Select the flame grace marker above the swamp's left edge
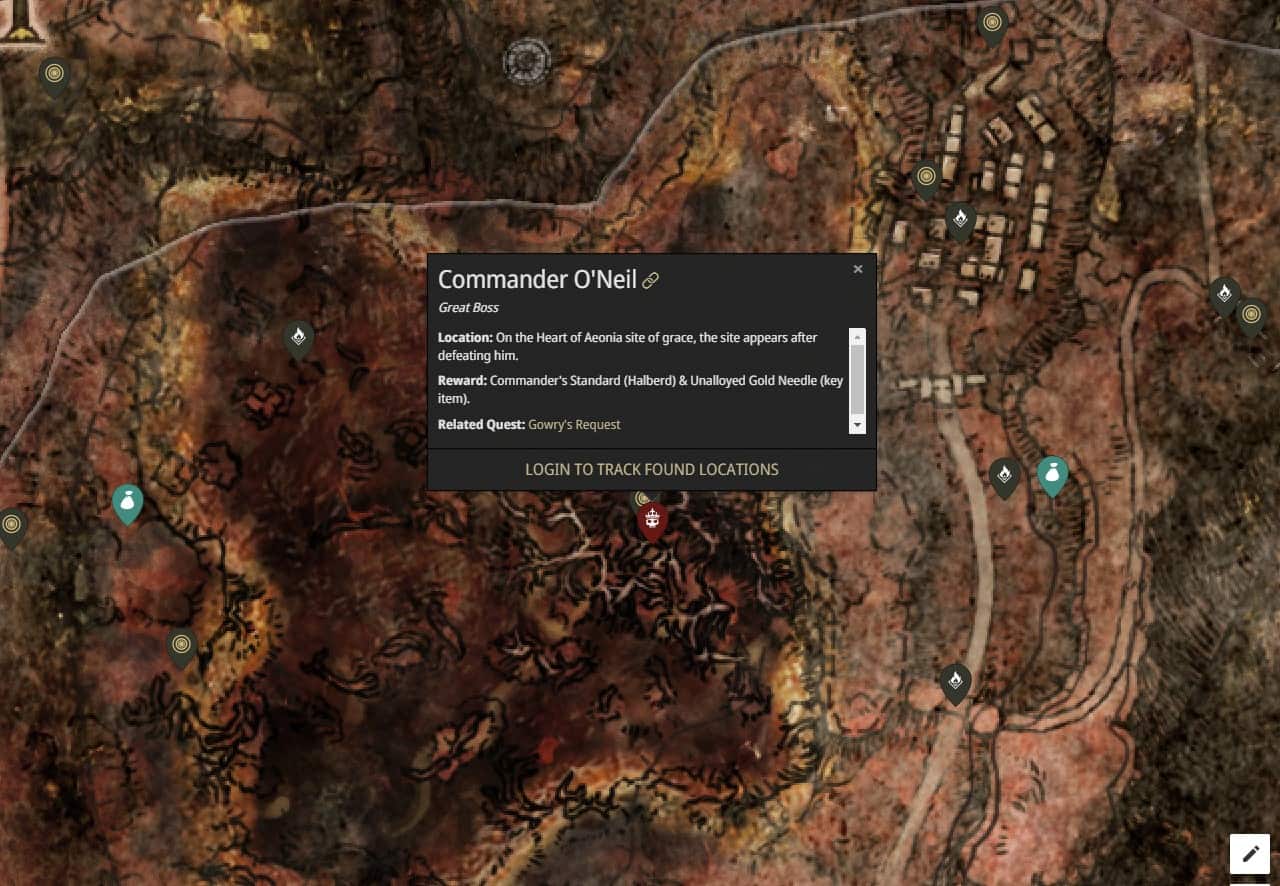 point(298,336)
